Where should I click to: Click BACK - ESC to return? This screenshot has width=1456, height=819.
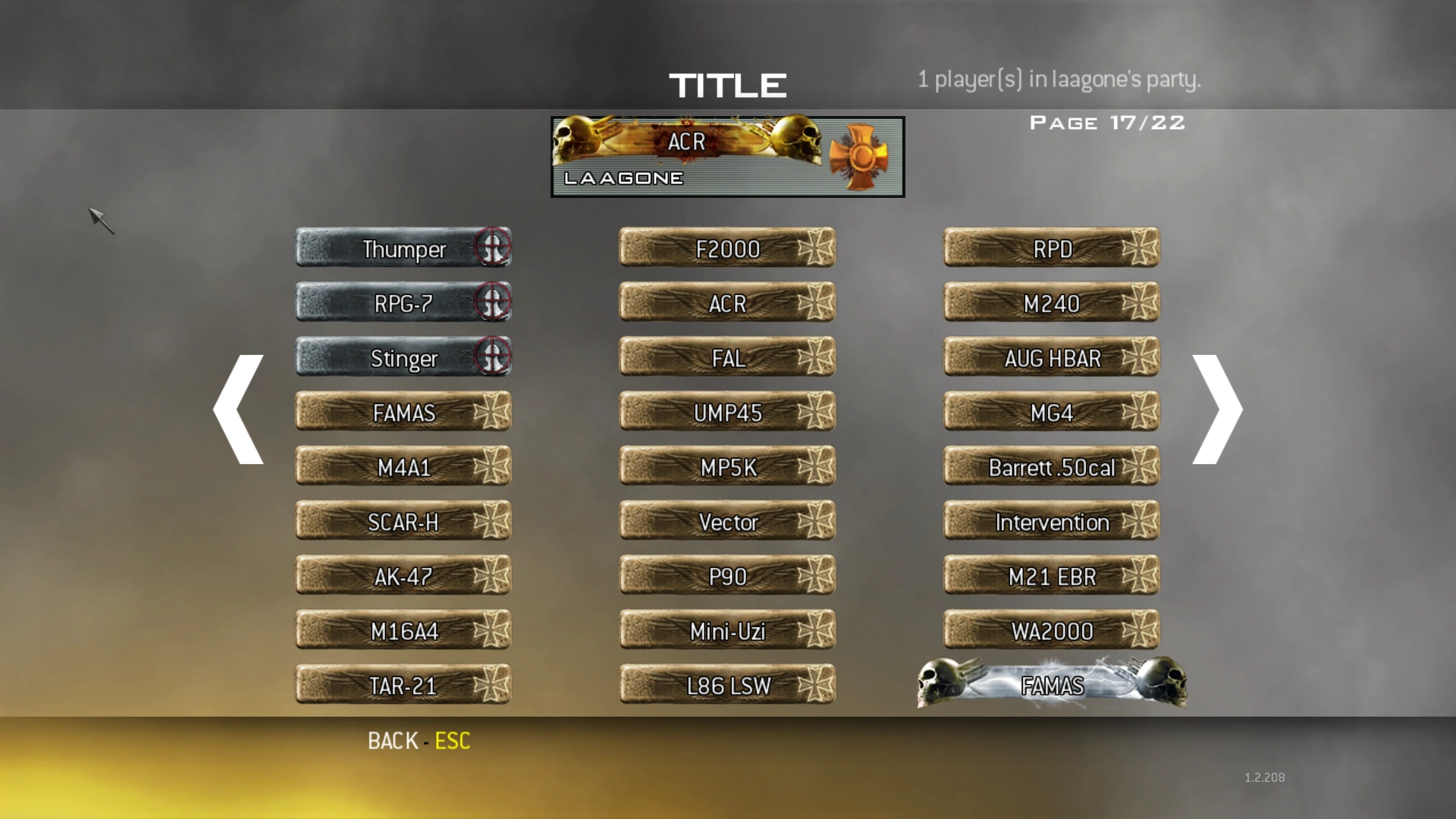pos(419,740)
